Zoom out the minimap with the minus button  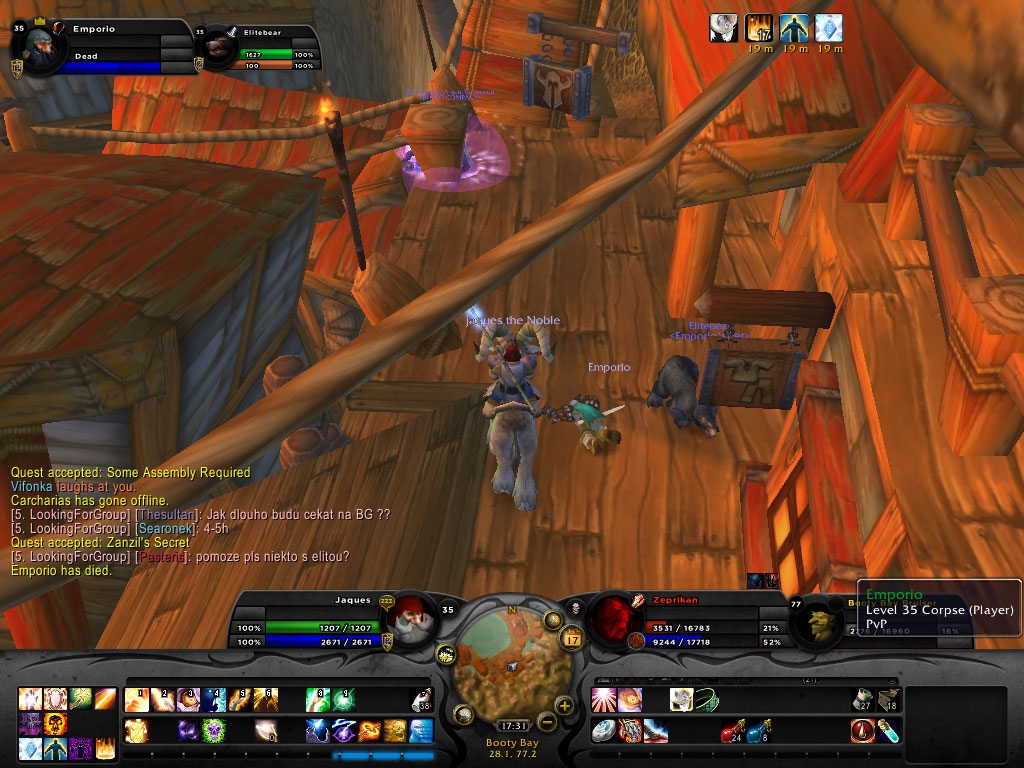(x=546, y=720)
